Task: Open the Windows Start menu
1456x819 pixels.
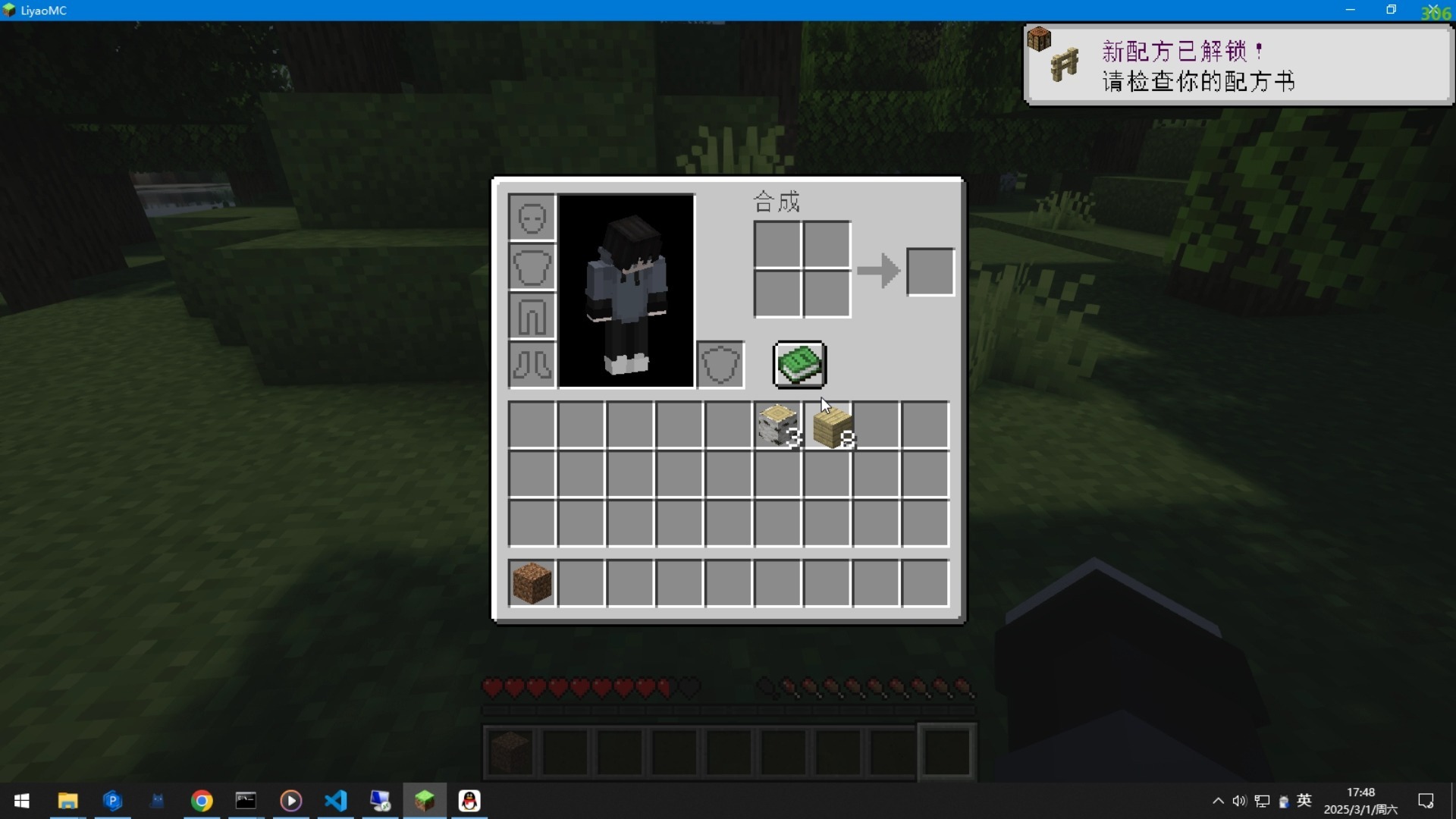Action: pyautogui.click(x=22, y=801)
